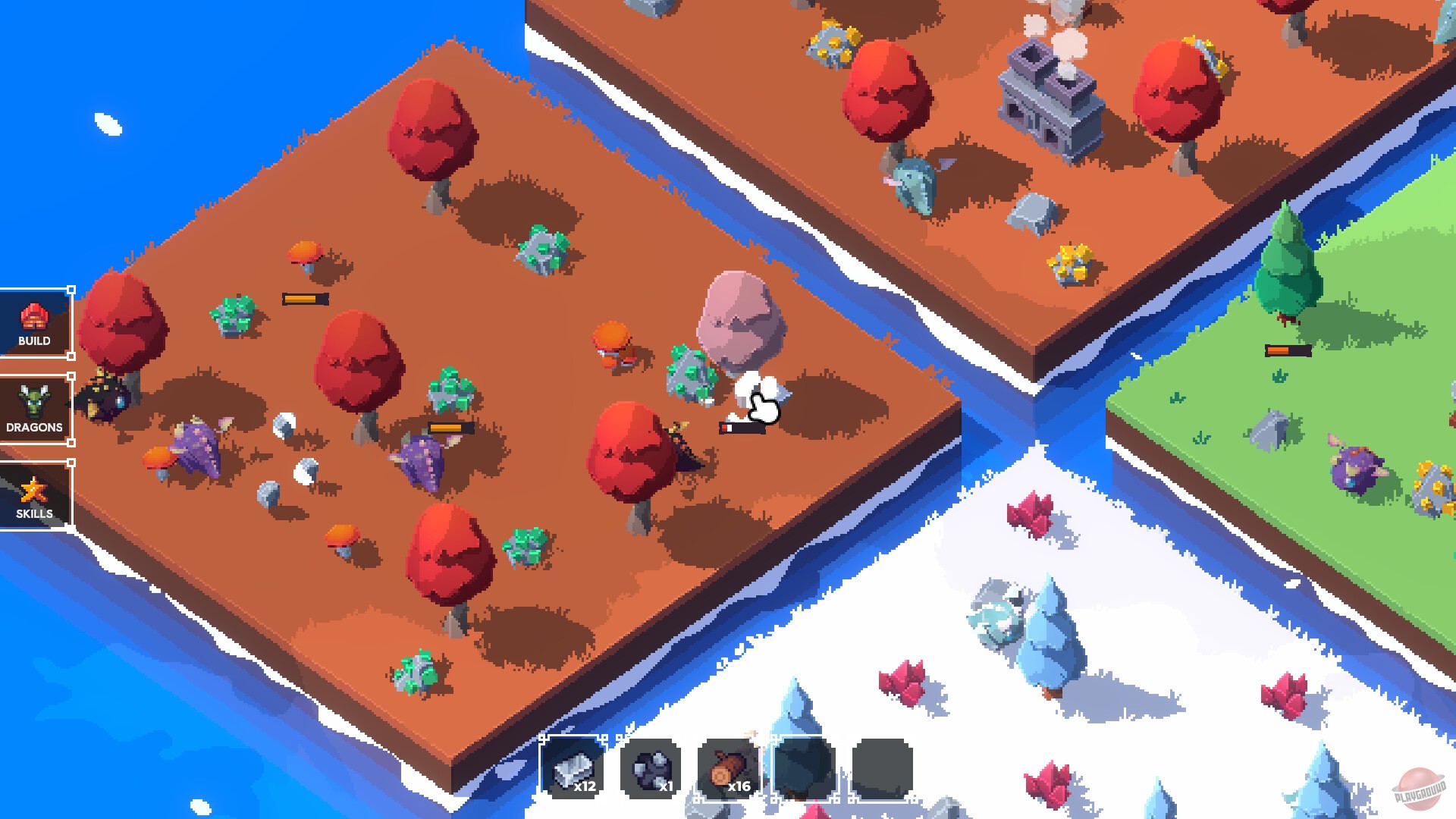
Task: Open the SKILLS panel
Action: [x=34, y=495]
